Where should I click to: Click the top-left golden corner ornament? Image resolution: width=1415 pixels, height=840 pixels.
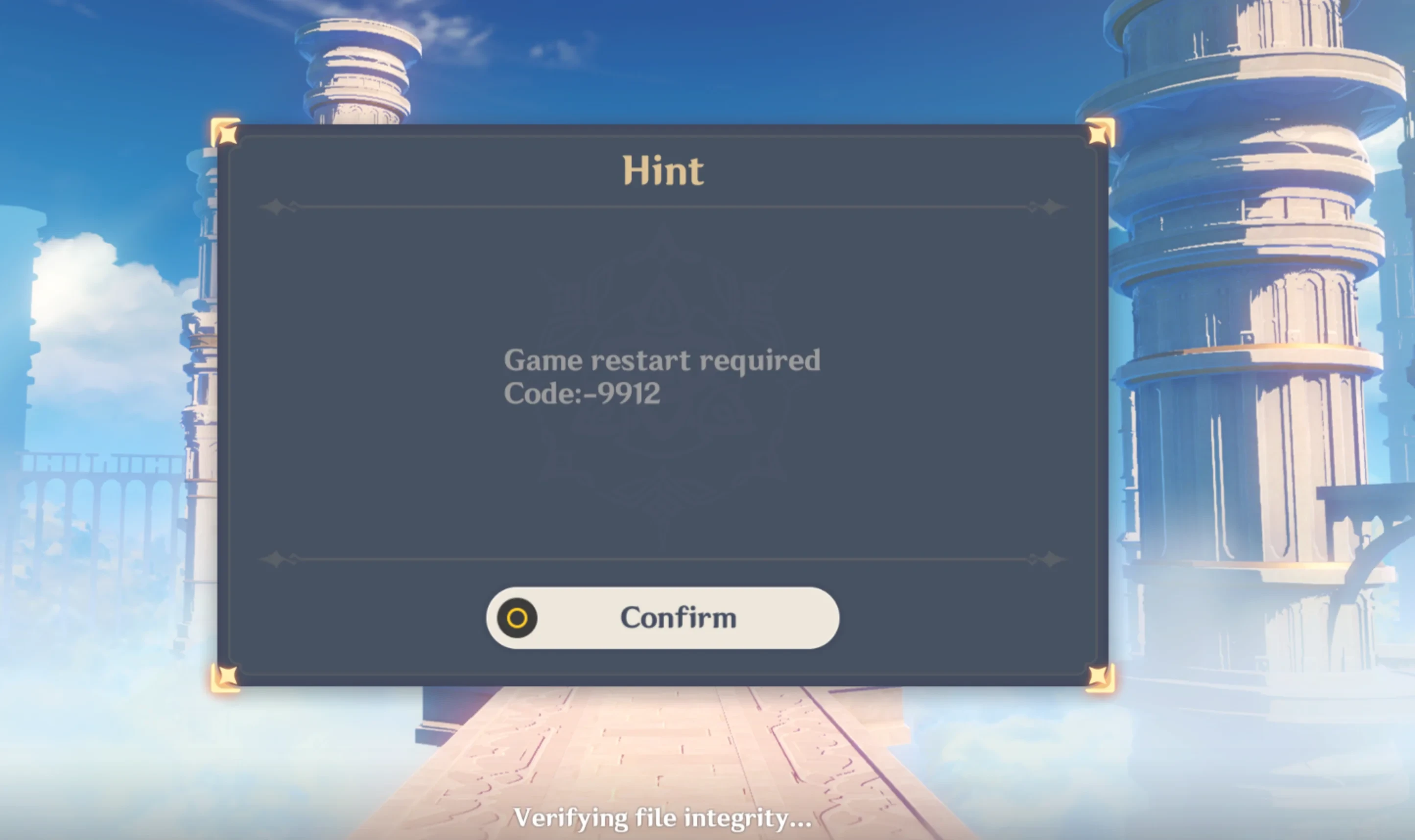(226, 134)
